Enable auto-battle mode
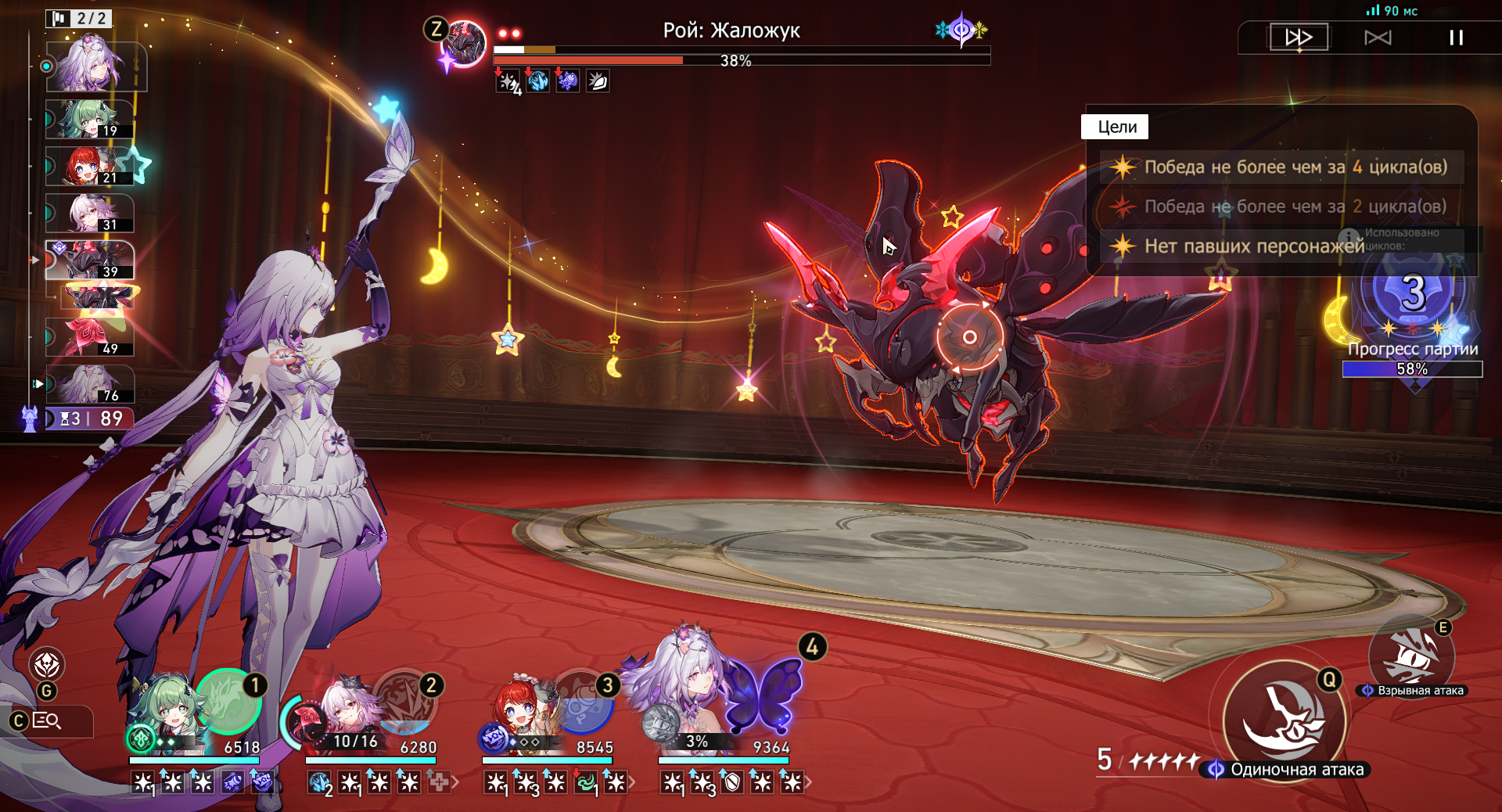 1378,38
